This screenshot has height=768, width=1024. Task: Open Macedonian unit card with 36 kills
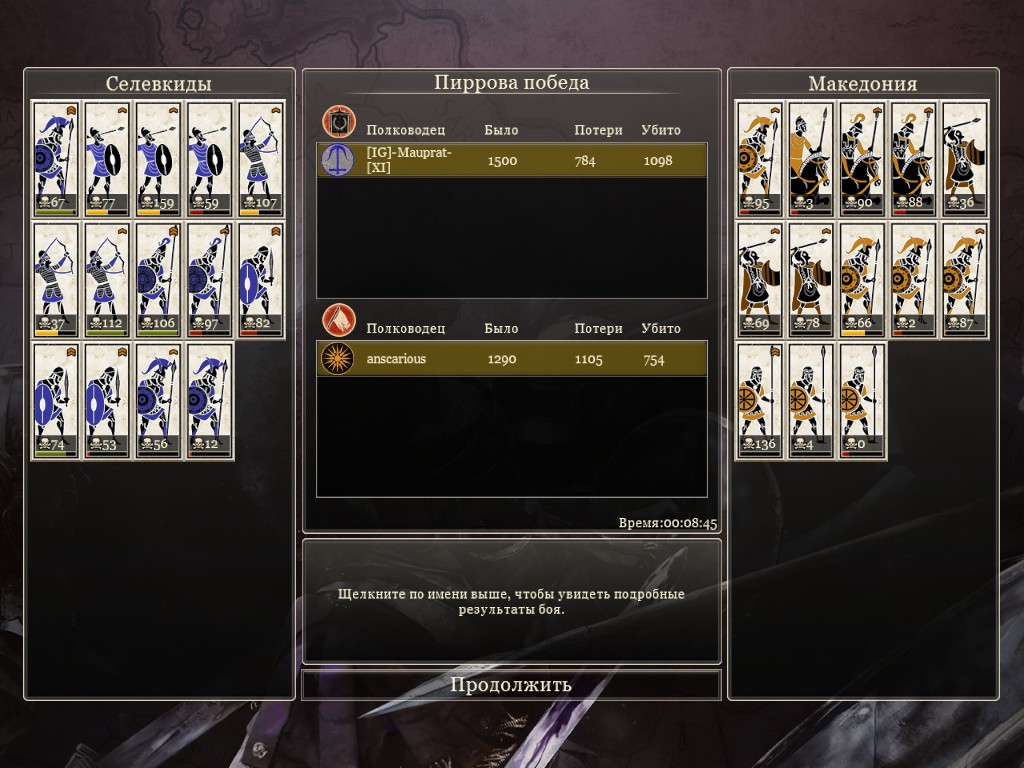[x=965, y=158]
